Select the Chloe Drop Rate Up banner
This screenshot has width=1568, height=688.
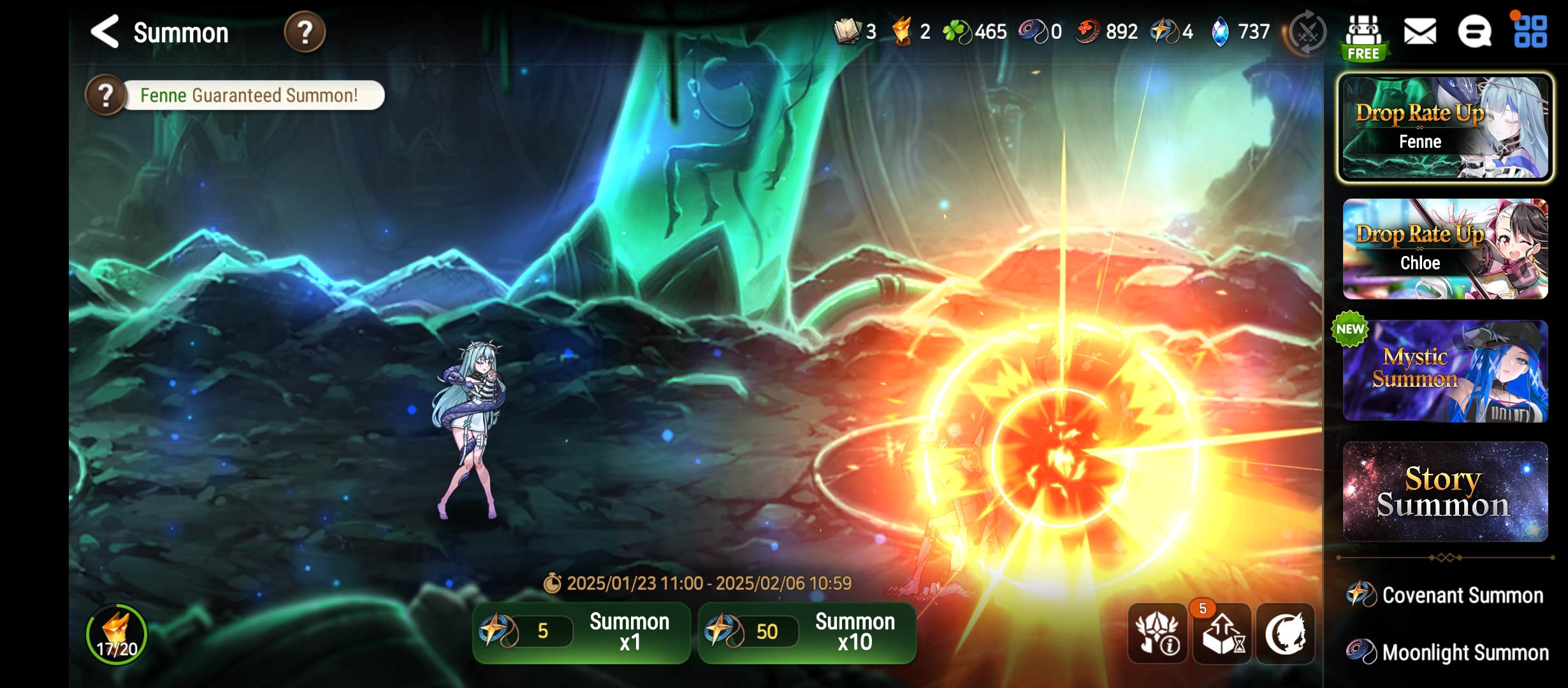pyautogui.click(x=1445, y=249)
